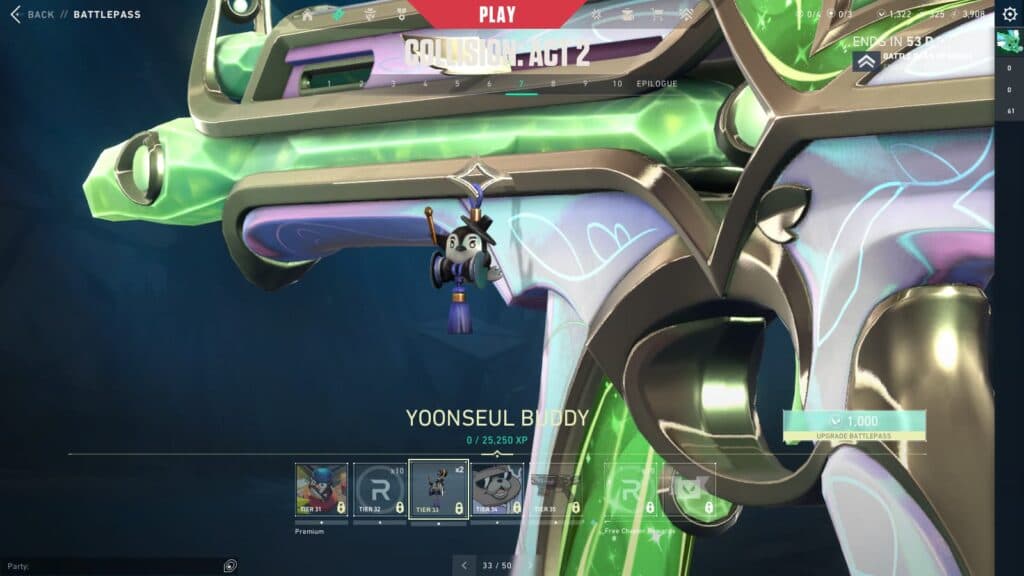The width and height of the screenshot is (1024, 576).
Task: Jump to chapter 7 of the battlepass
Action: [521, 84]
